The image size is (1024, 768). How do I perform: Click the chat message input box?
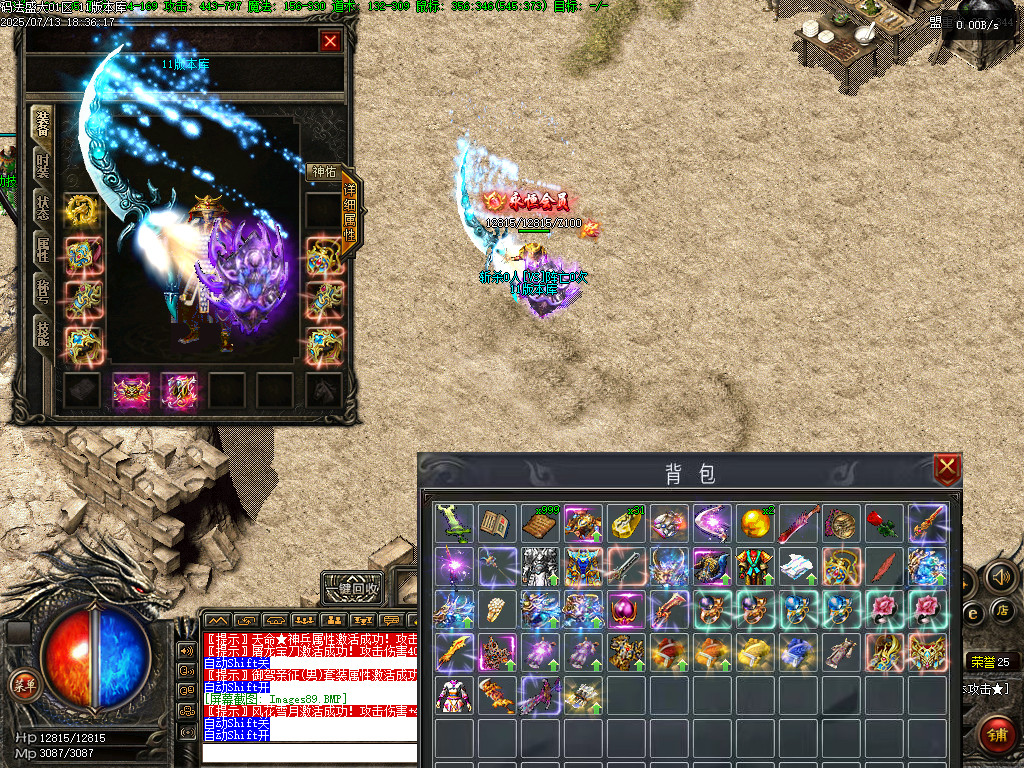pyautogui.click(x=310, y=753)
